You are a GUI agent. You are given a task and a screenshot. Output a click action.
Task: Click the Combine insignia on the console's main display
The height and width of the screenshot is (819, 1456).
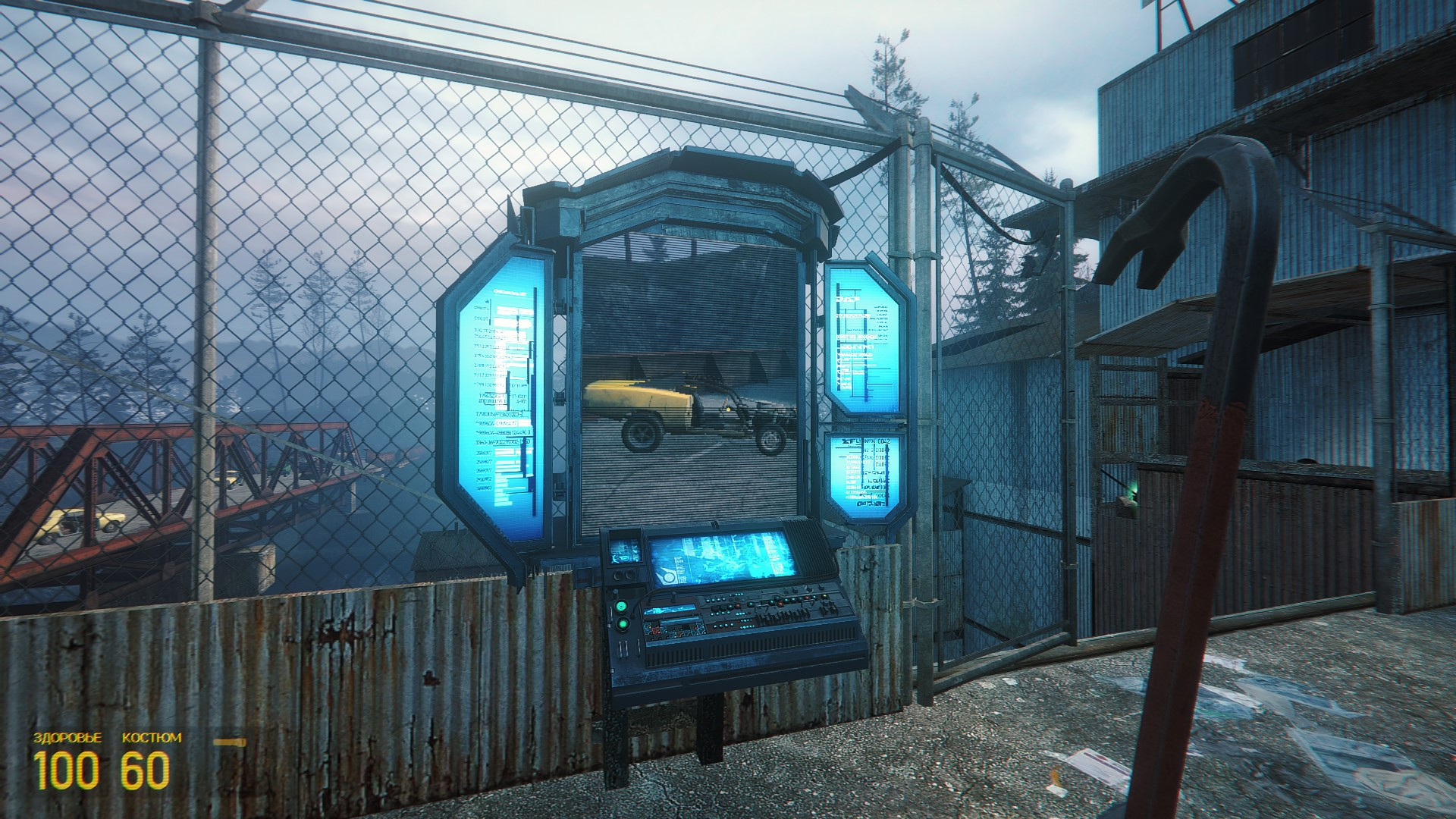coord(668,577)
